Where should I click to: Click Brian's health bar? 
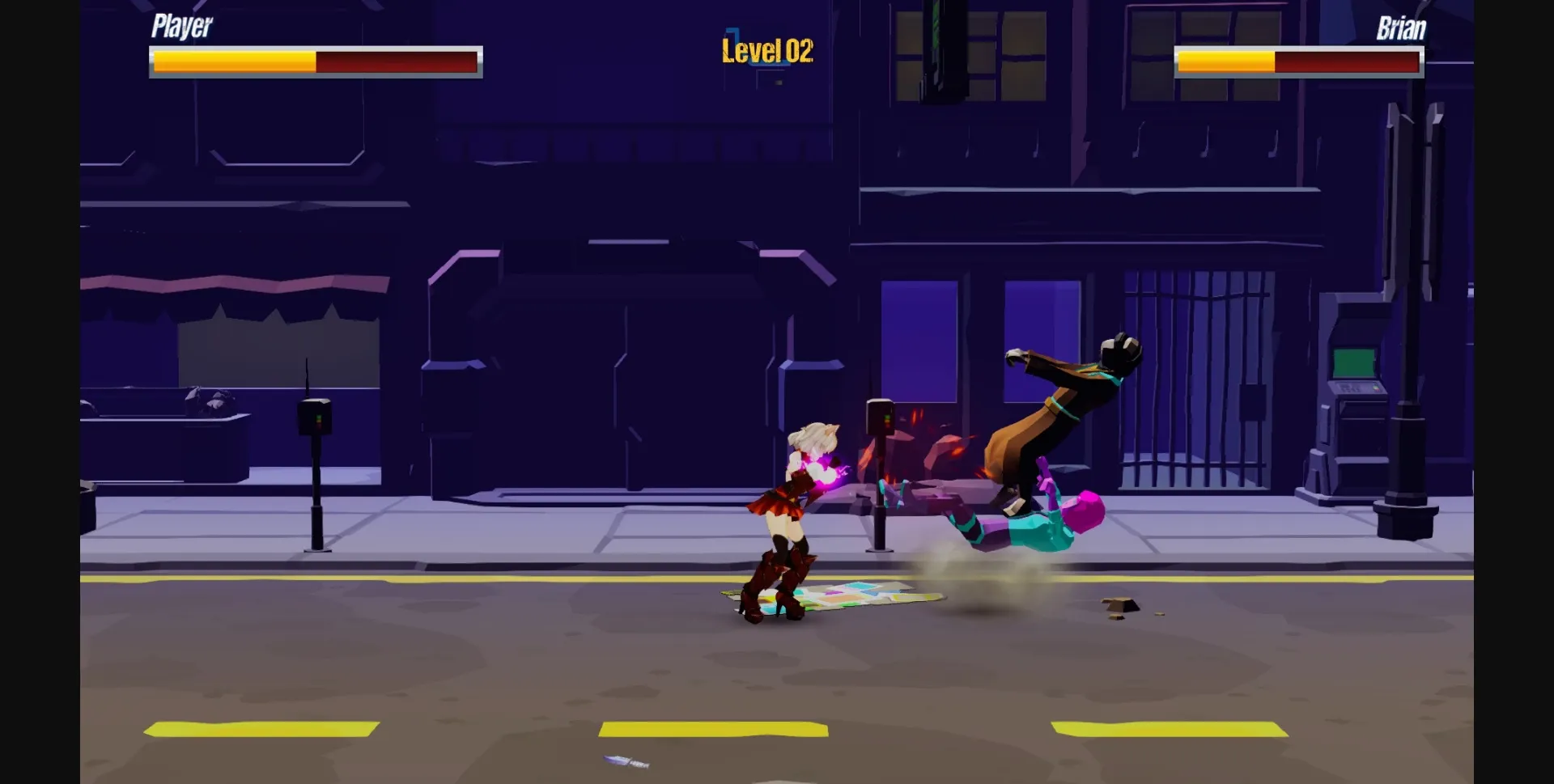(x=1299, y=61)
